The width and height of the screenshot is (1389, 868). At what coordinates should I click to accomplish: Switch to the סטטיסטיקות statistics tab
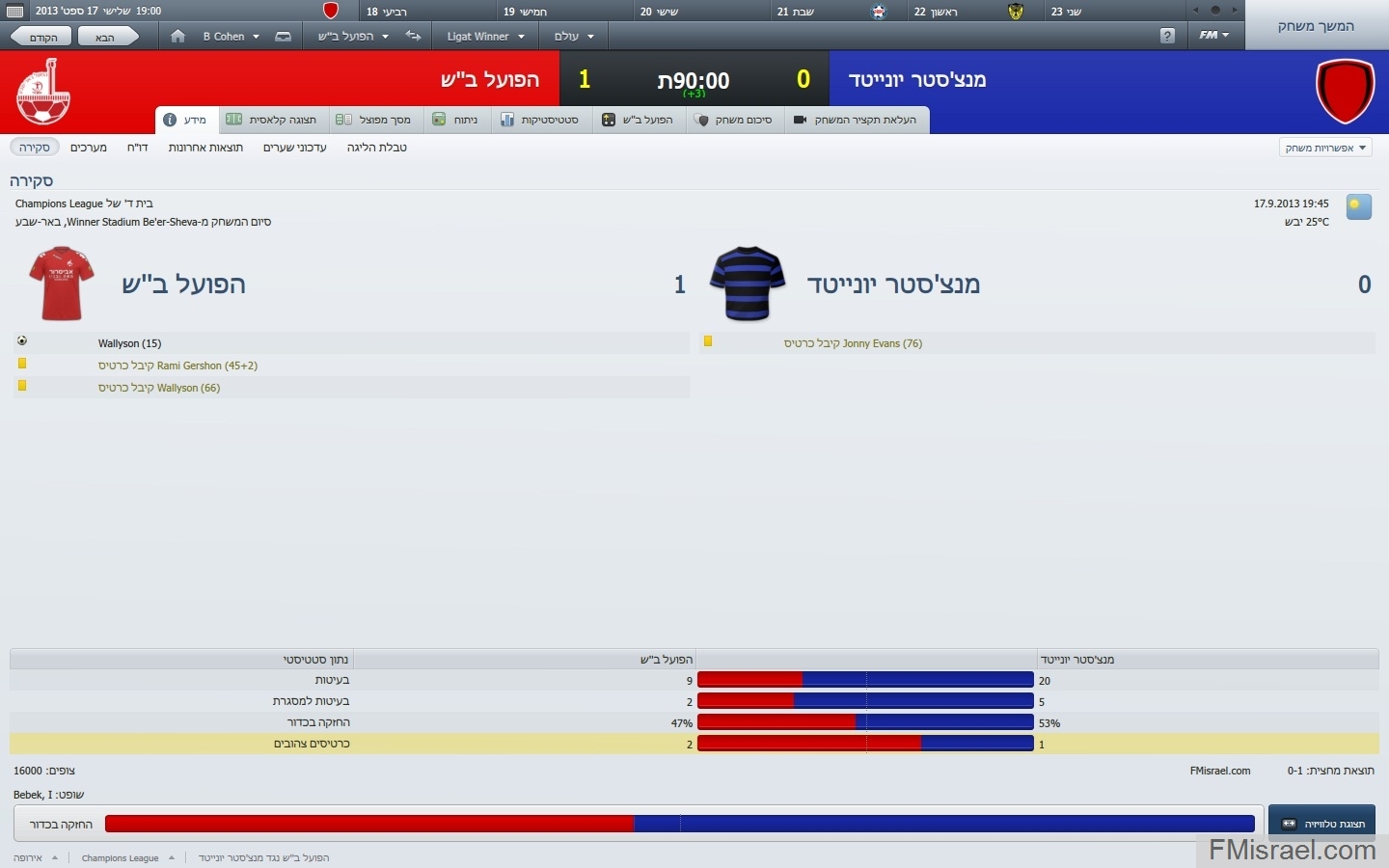(x=540, y=120)
